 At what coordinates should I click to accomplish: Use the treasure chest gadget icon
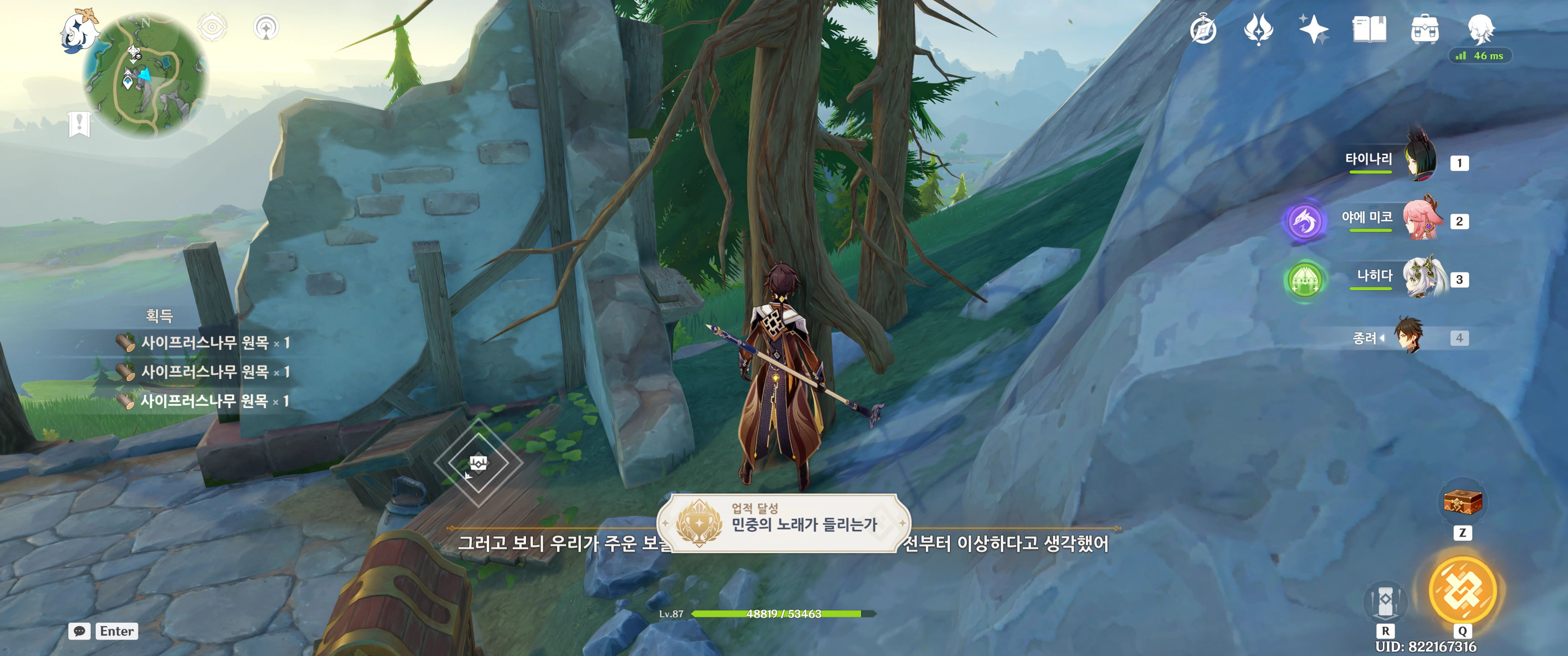[1462, 502]
